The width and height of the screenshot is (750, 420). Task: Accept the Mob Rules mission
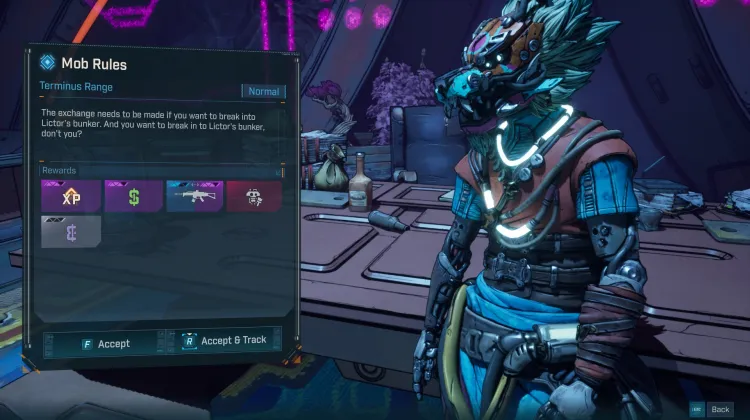[106, 343]
